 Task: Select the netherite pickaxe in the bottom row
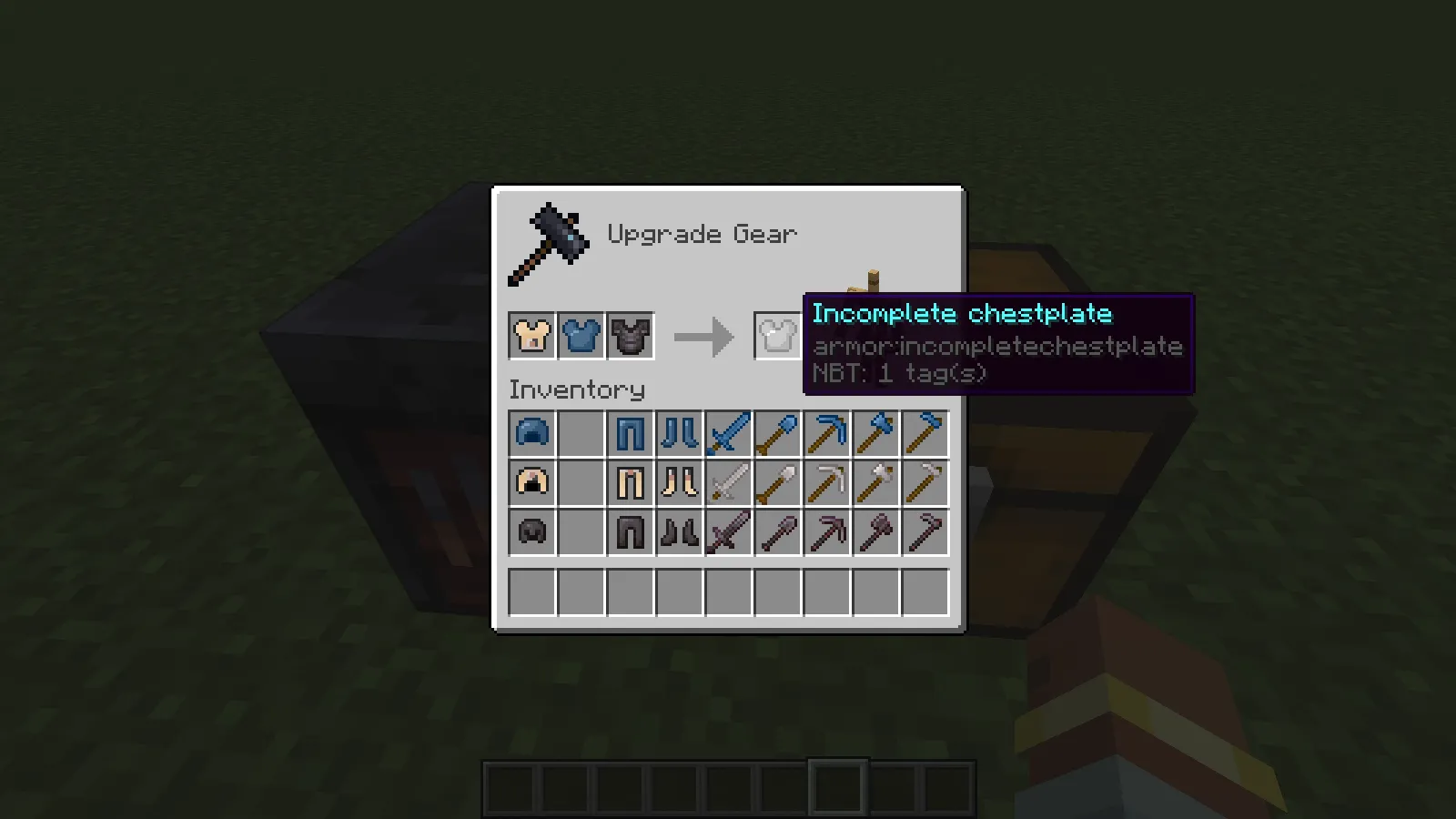[827, 531]
